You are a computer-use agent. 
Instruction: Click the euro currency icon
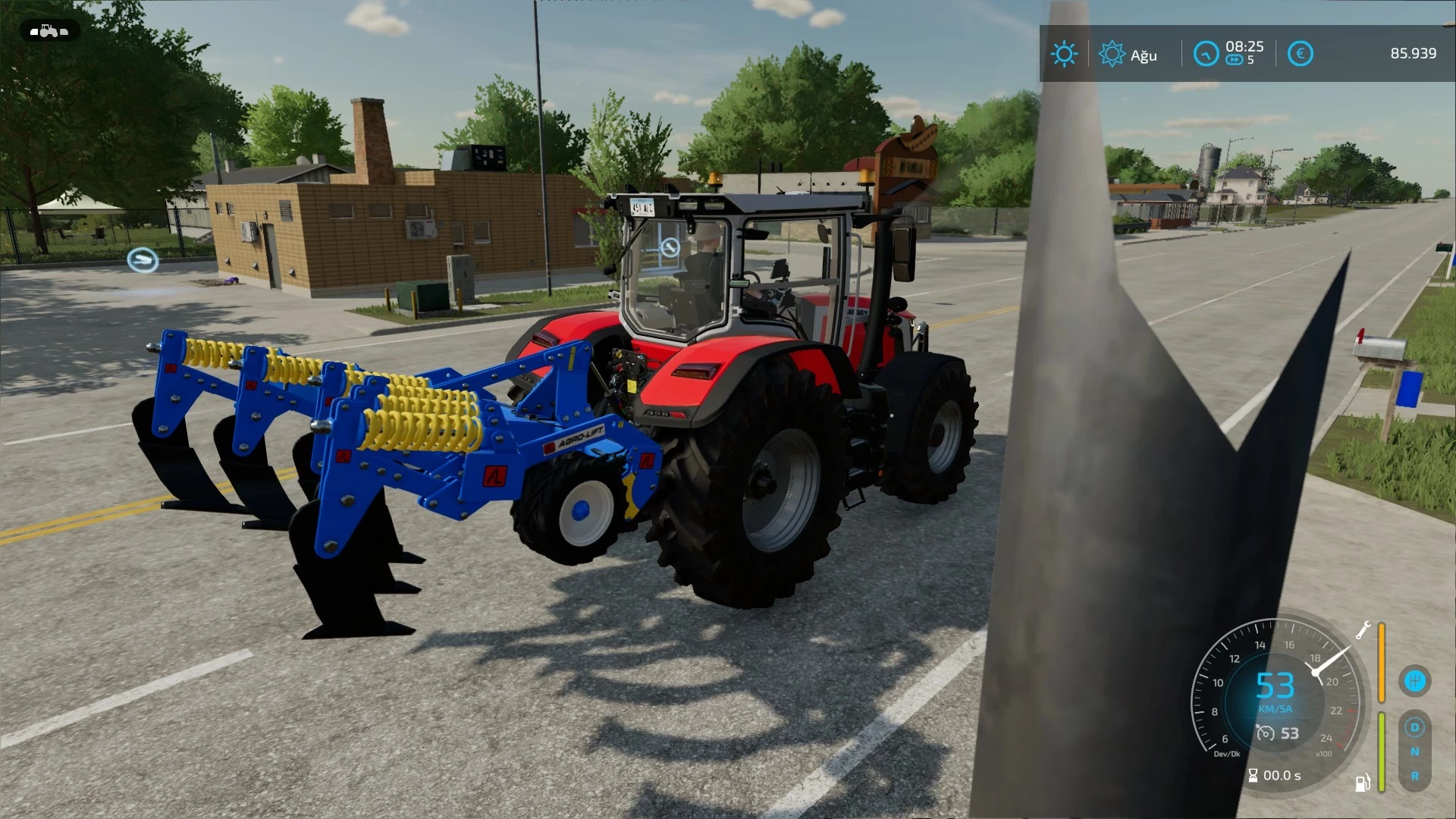1301,53
